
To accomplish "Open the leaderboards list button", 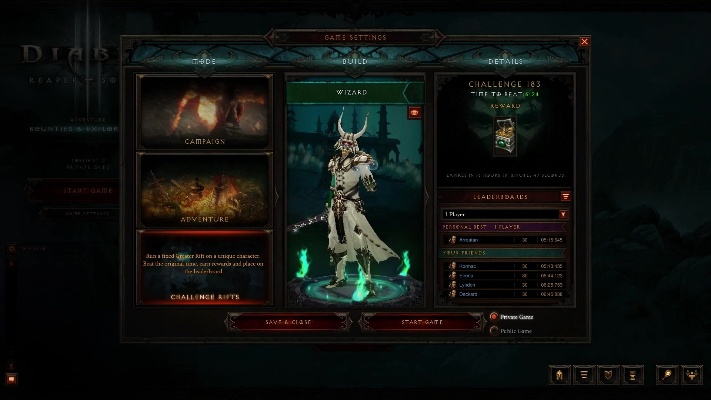I will click(x=566, y=197).
